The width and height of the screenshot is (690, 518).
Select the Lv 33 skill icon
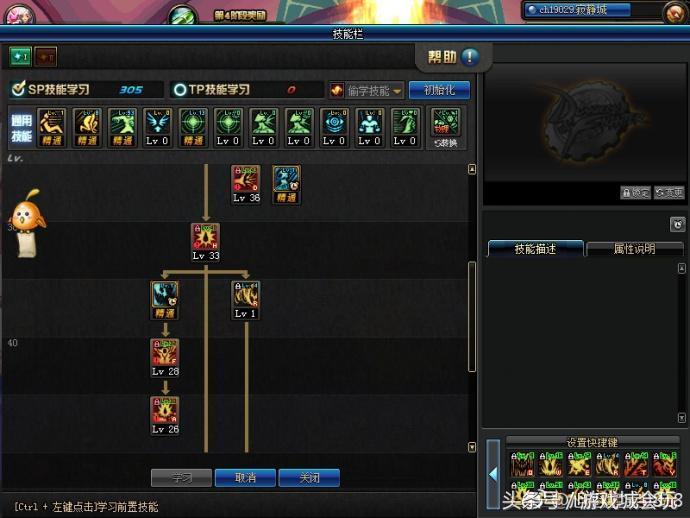(206, 237)
